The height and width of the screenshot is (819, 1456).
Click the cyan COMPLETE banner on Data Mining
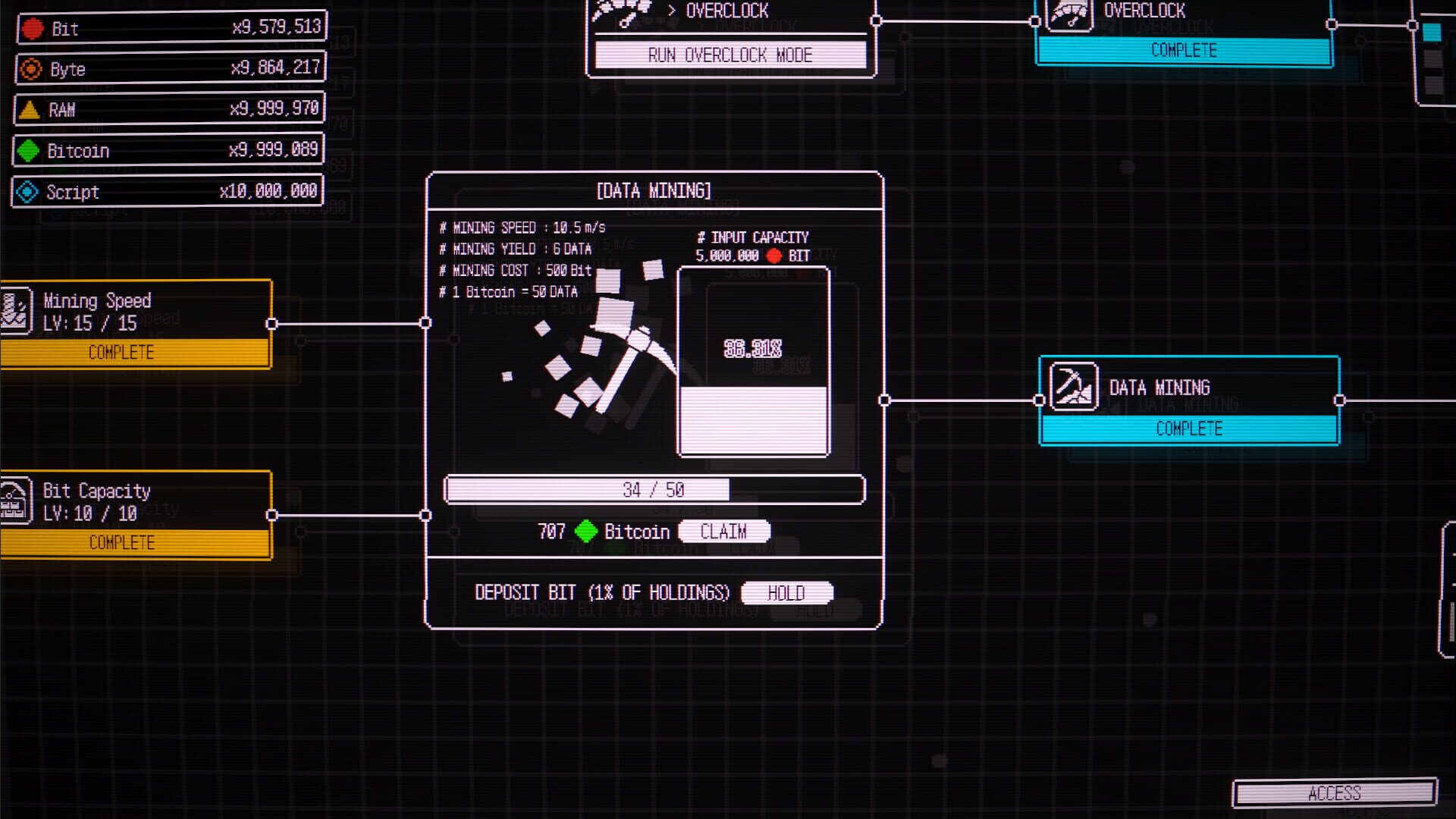[x=1189, y=428]
